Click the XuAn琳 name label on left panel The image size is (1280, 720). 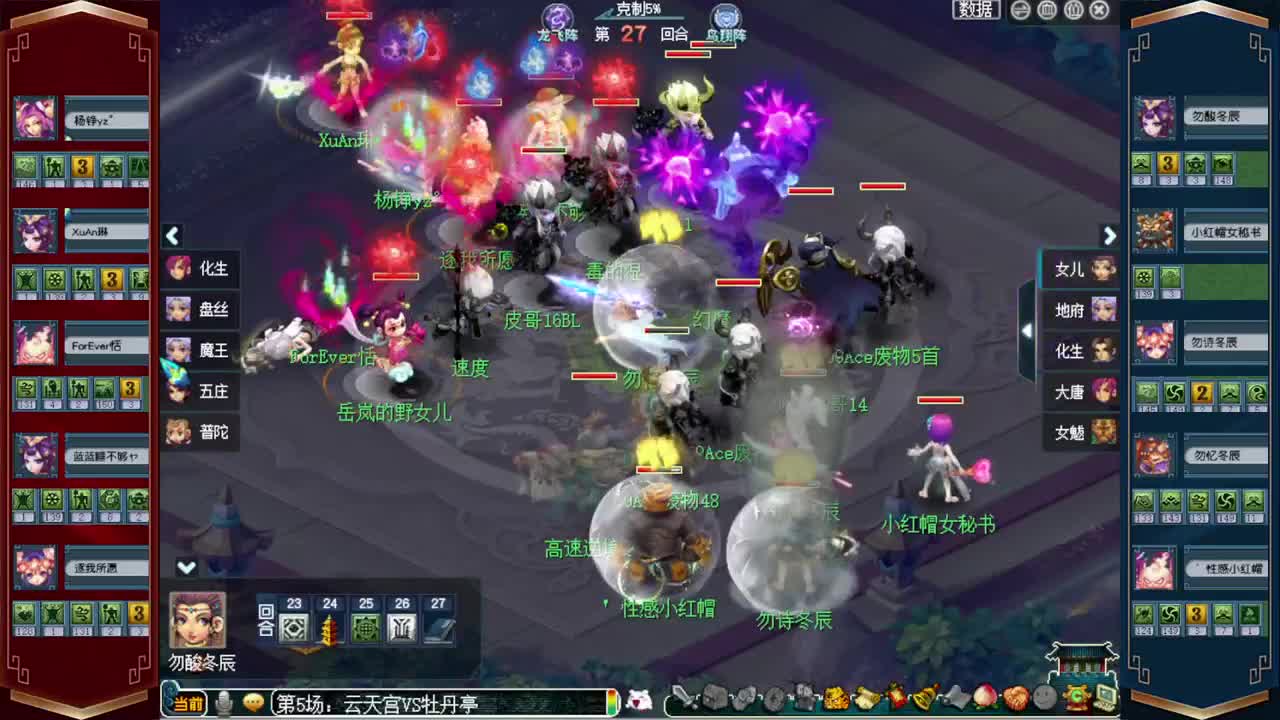[x=105, y=232]
